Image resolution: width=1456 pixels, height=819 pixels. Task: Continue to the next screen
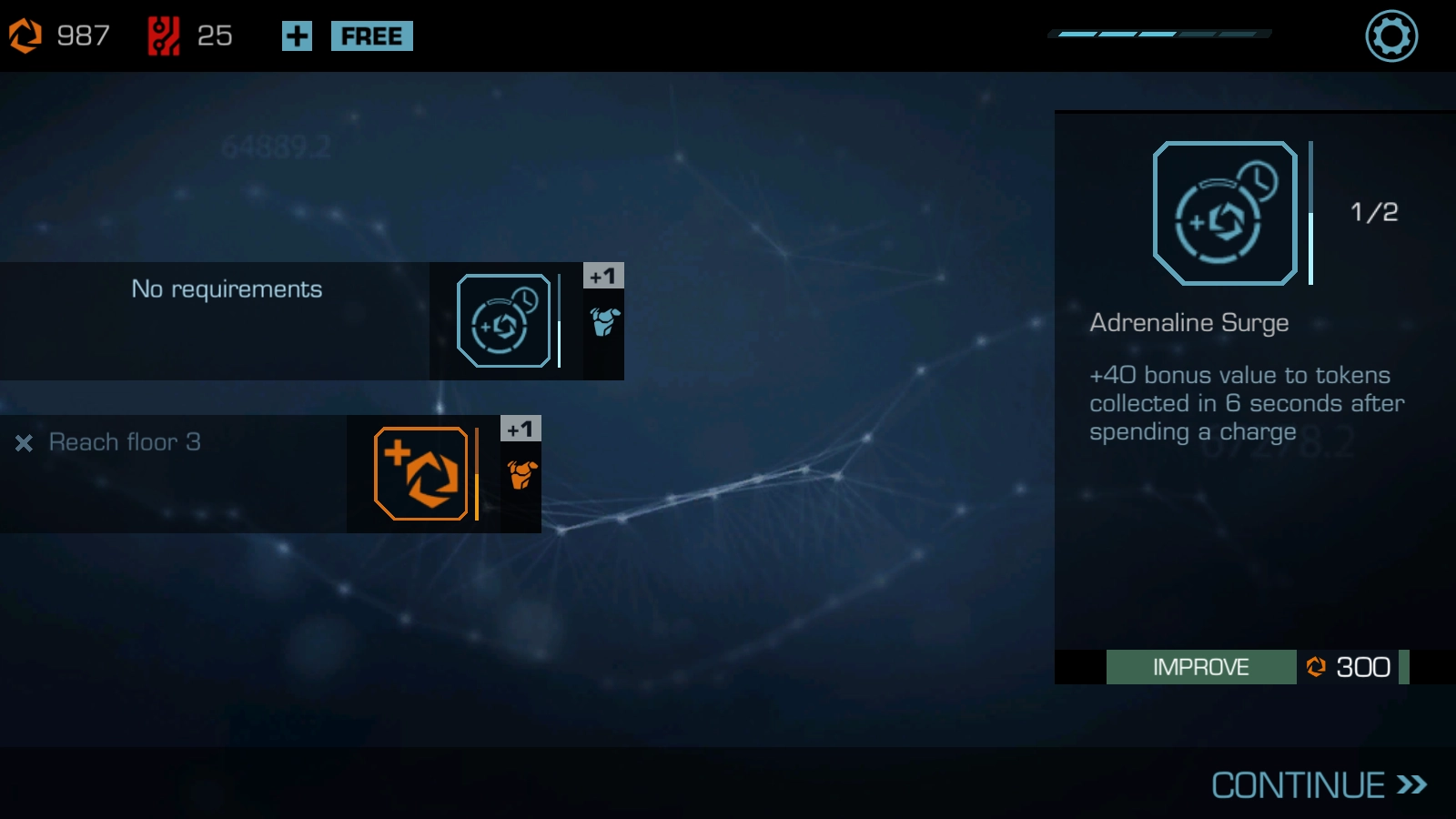pos(1318,785)
